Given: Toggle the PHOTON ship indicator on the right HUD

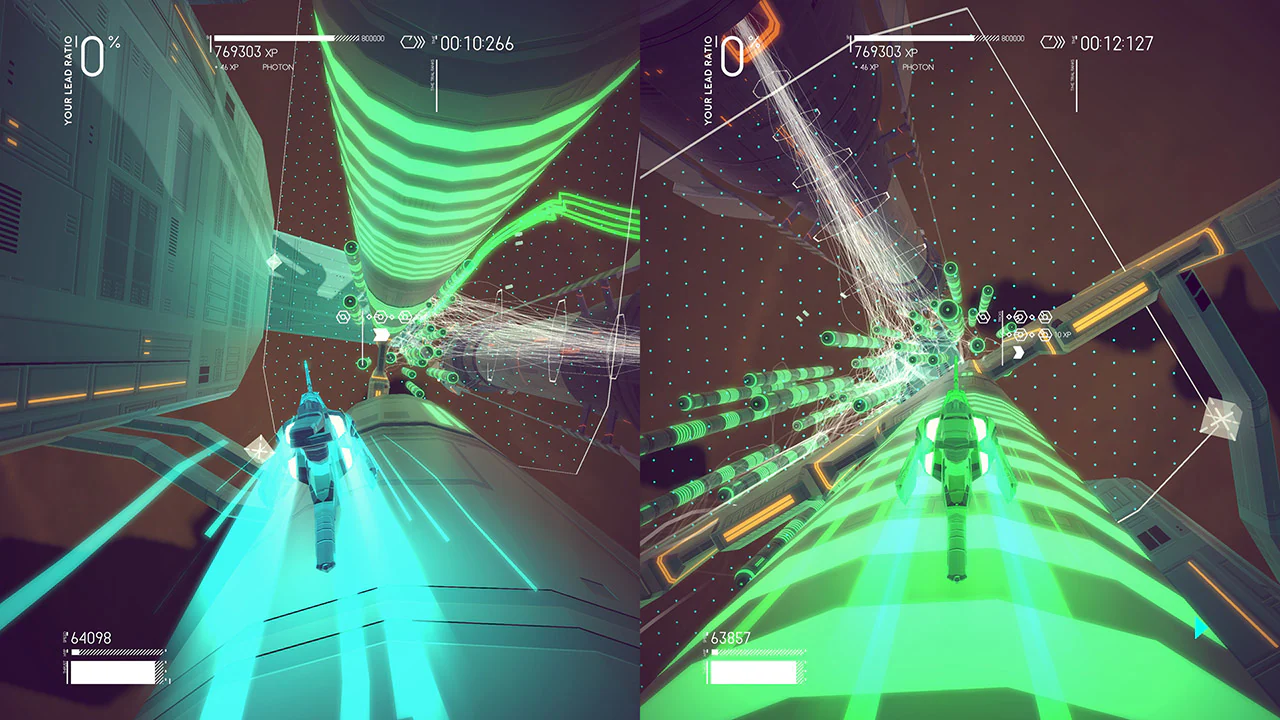Looking at the screenshot, I should tap(917, 66).
